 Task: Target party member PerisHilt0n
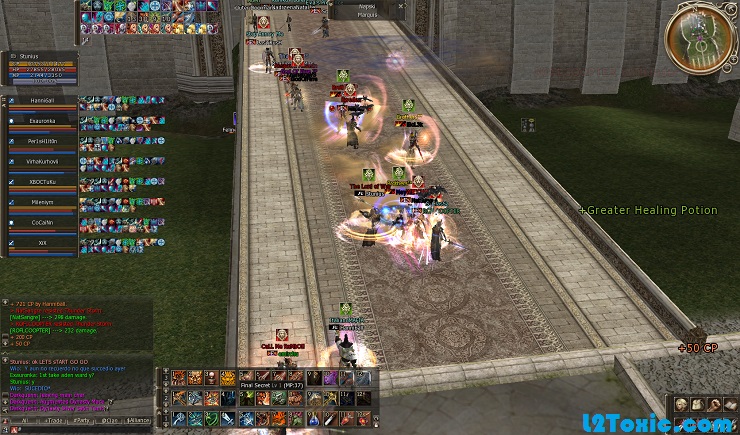(x=41, y=142)
